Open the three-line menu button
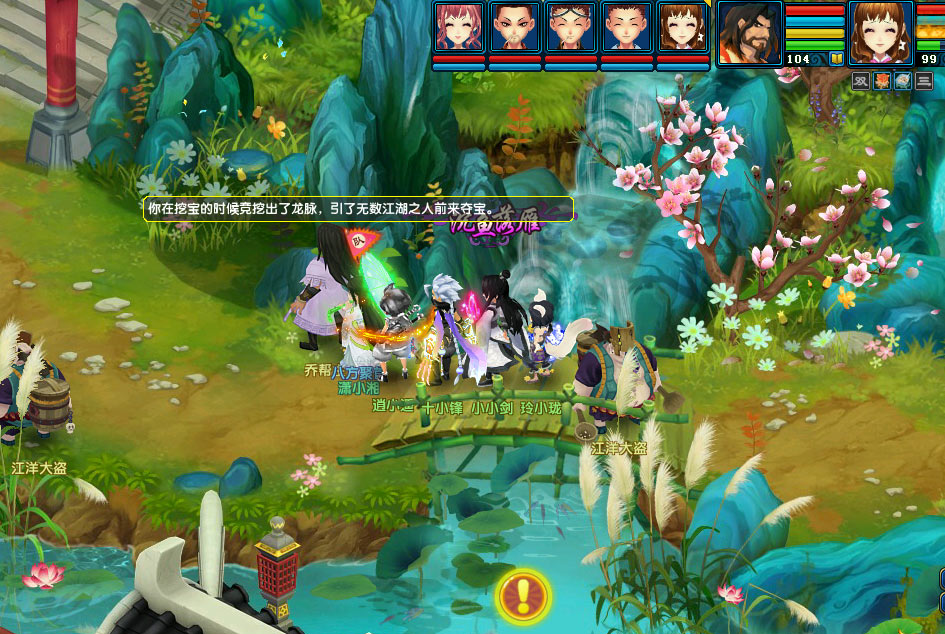 (924, 82)
